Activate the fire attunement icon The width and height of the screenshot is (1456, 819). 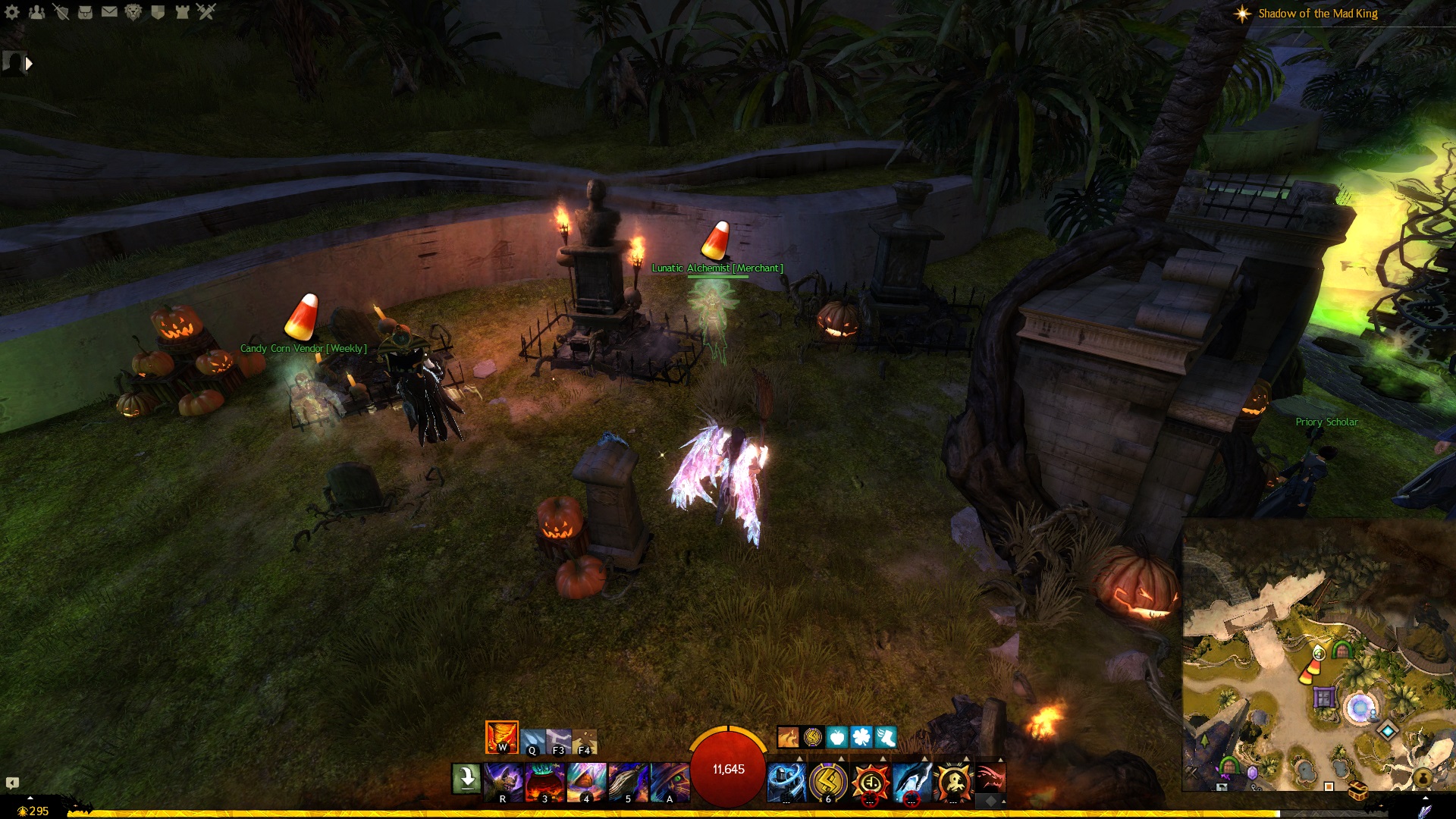tap(501, 736)
